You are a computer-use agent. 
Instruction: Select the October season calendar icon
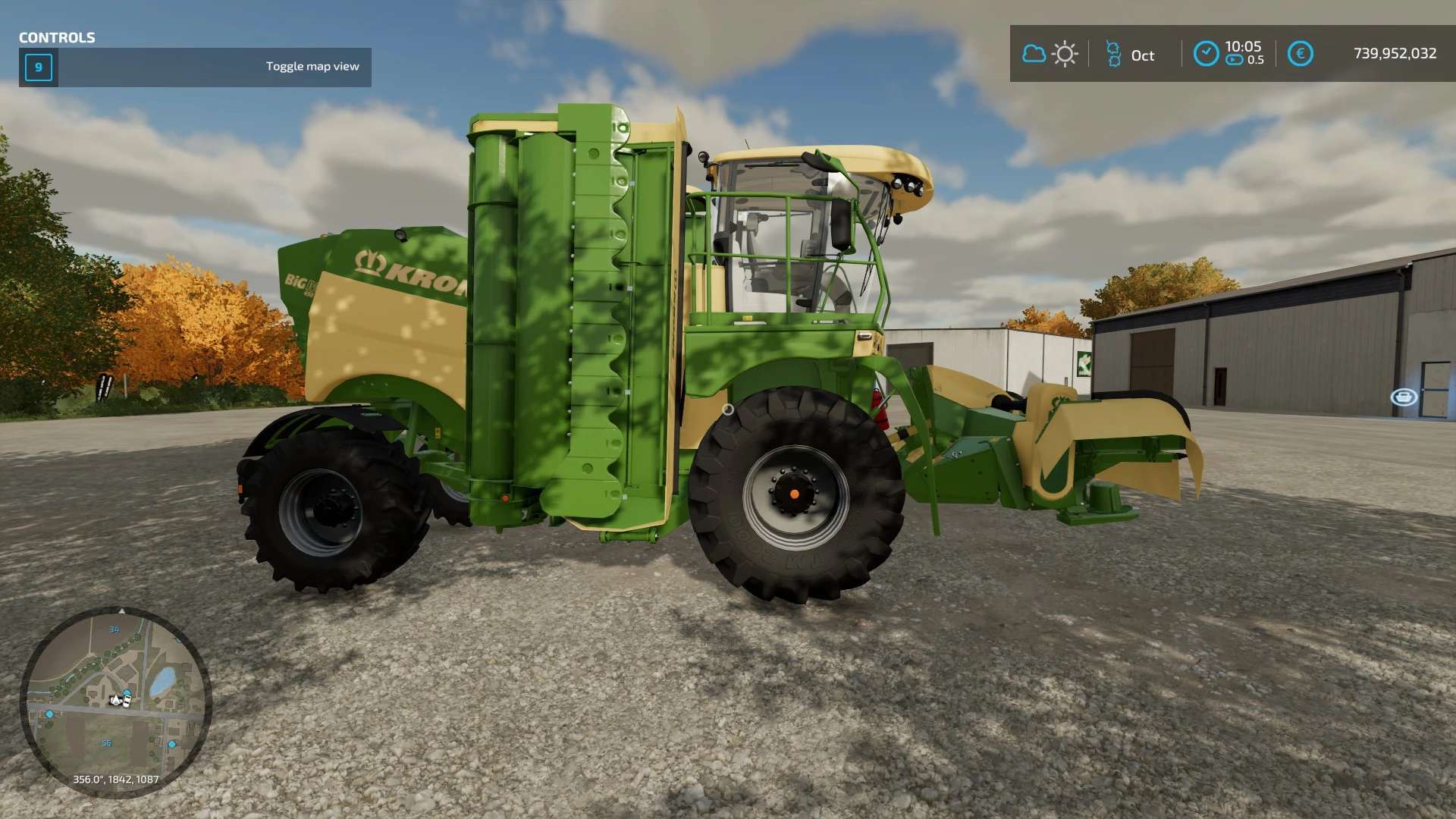pos(1113,54)
